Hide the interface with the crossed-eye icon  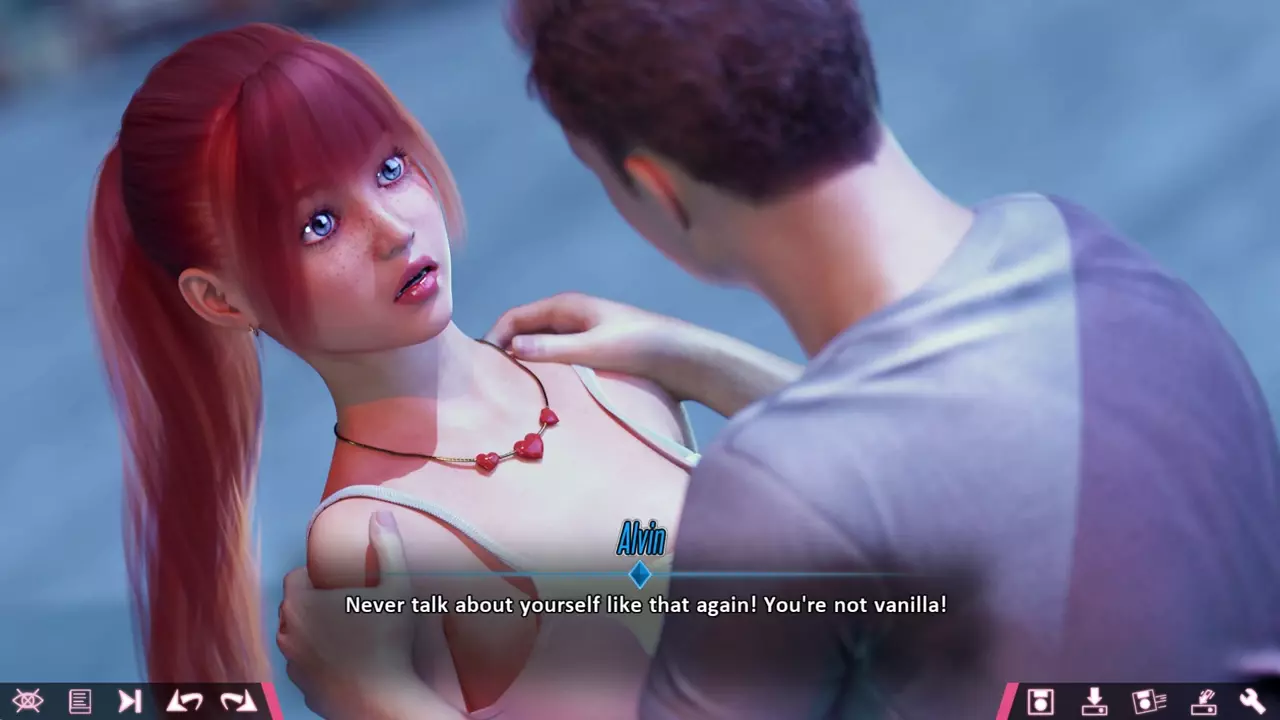[28, 701]
